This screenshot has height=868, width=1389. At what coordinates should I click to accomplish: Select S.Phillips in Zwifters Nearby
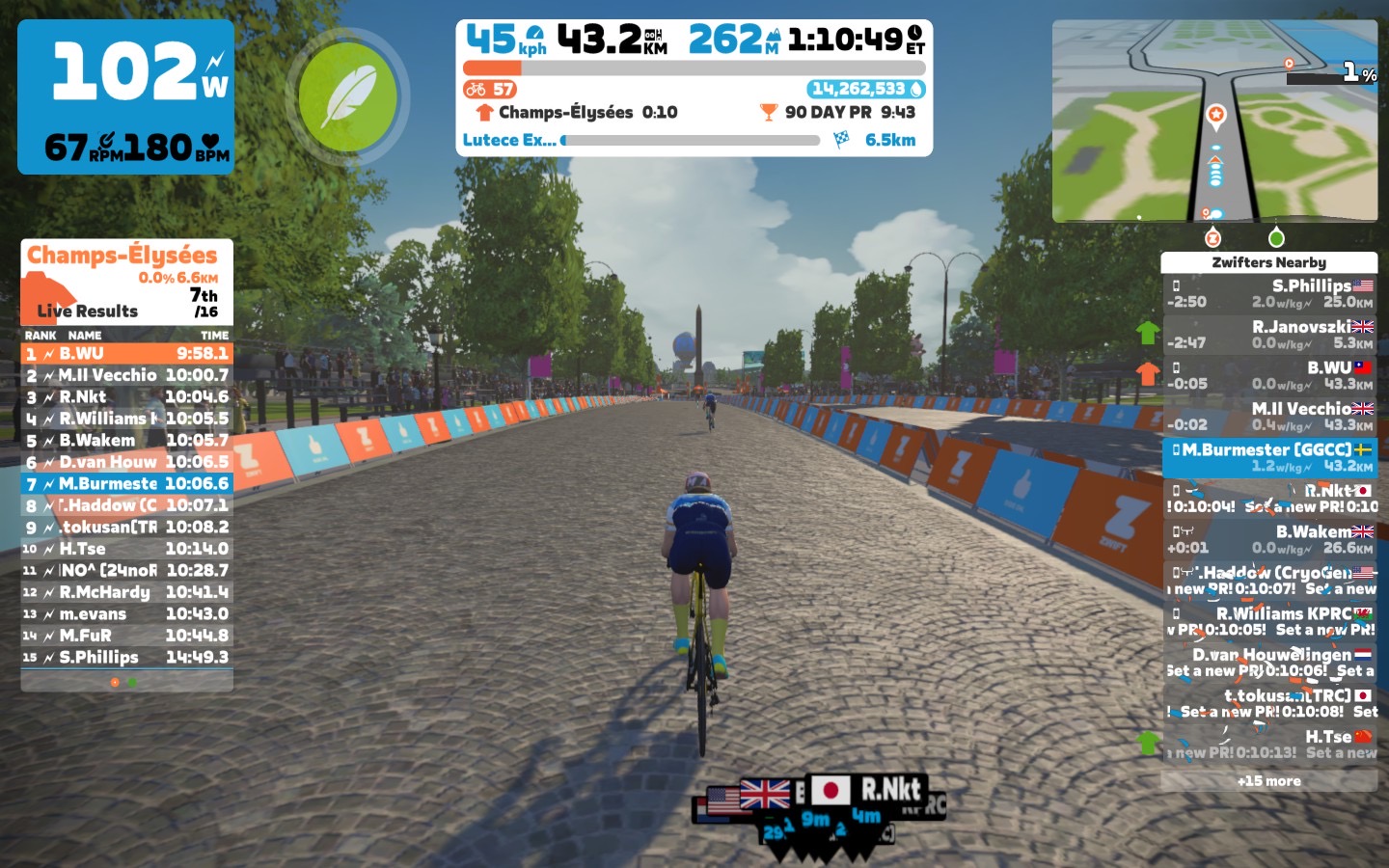pyautogui.click(x=1268, y=293)
